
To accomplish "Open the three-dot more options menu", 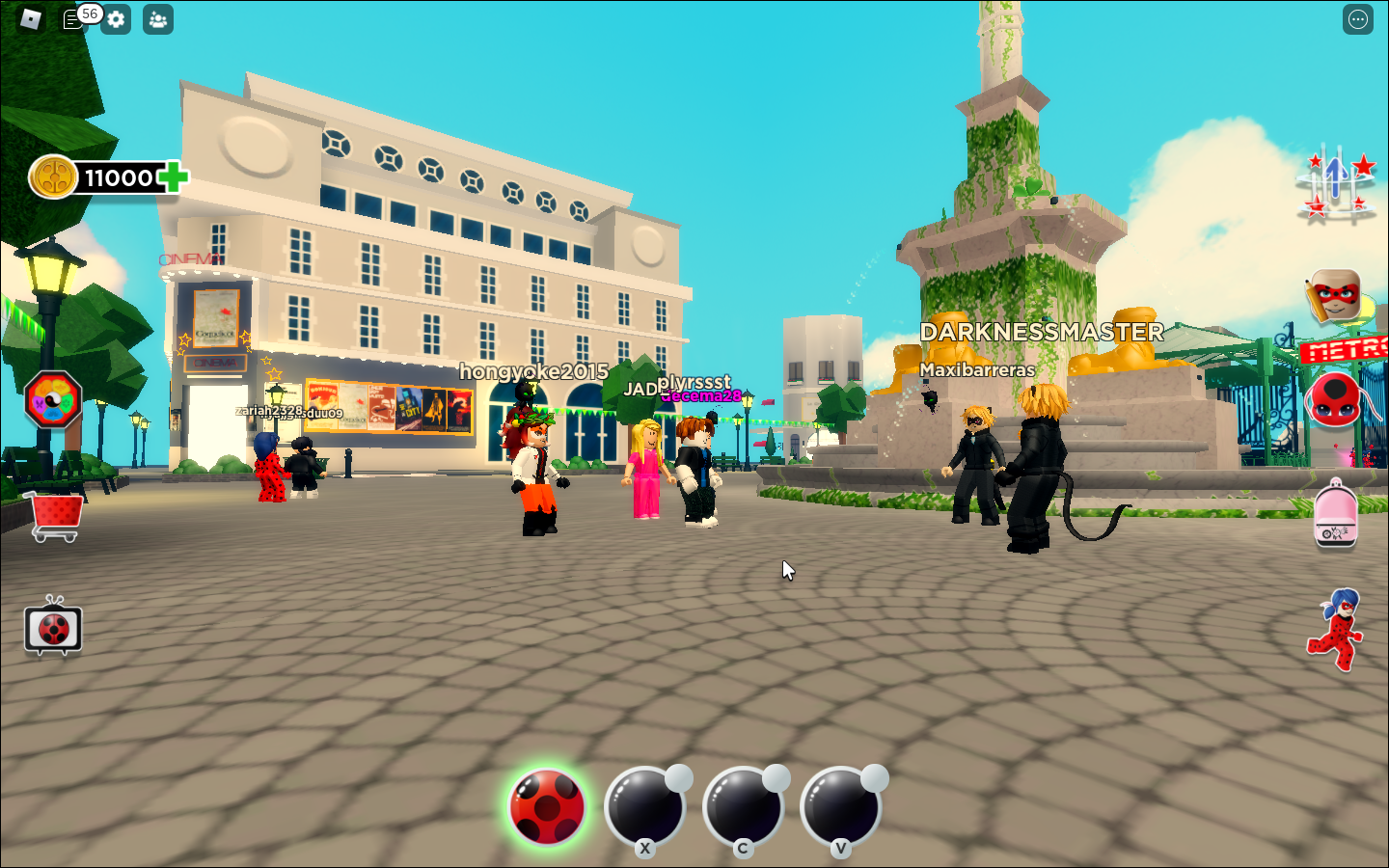I will [x=1357, y=19].
